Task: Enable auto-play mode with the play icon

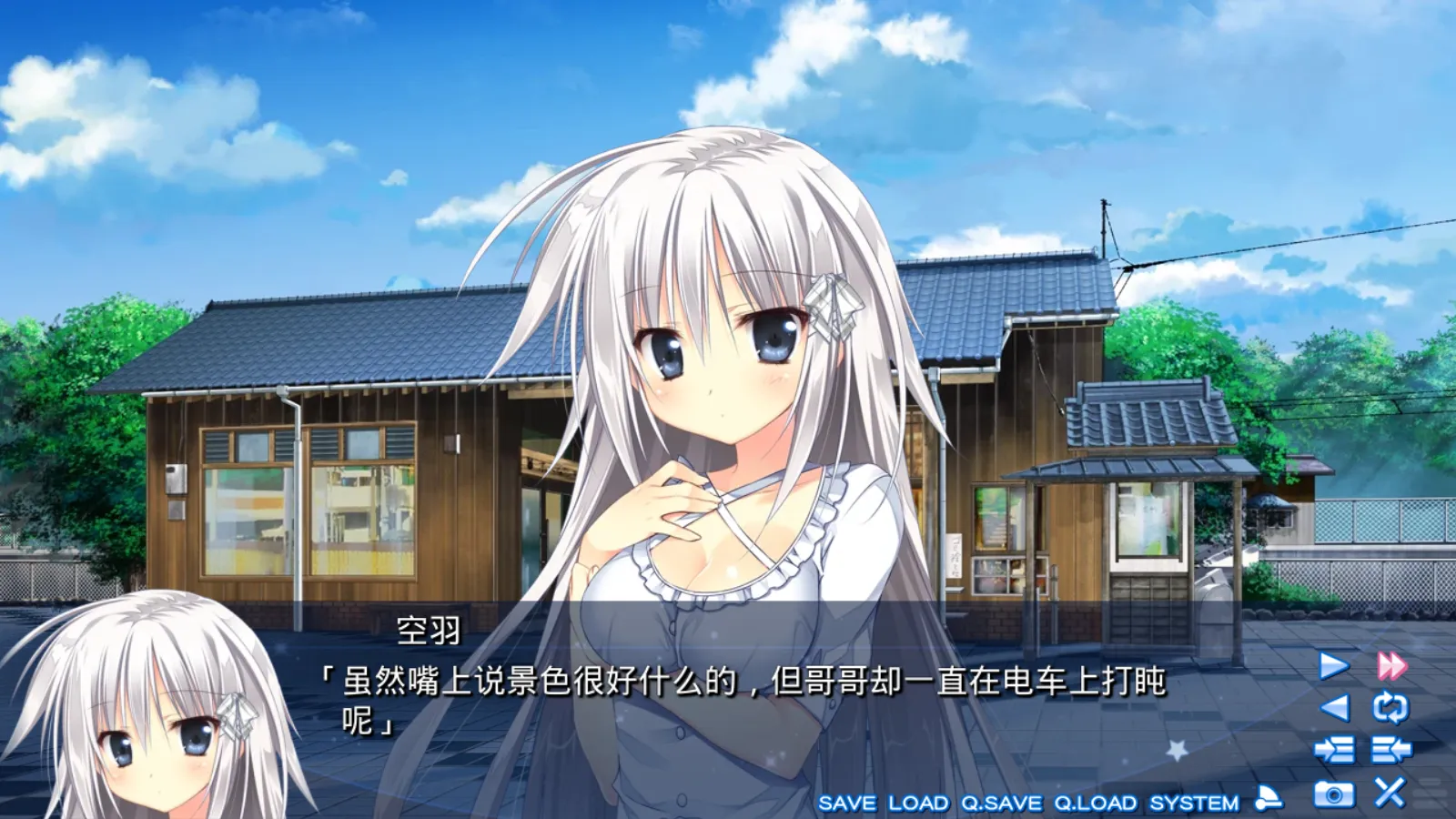Action: point(1332,664)
